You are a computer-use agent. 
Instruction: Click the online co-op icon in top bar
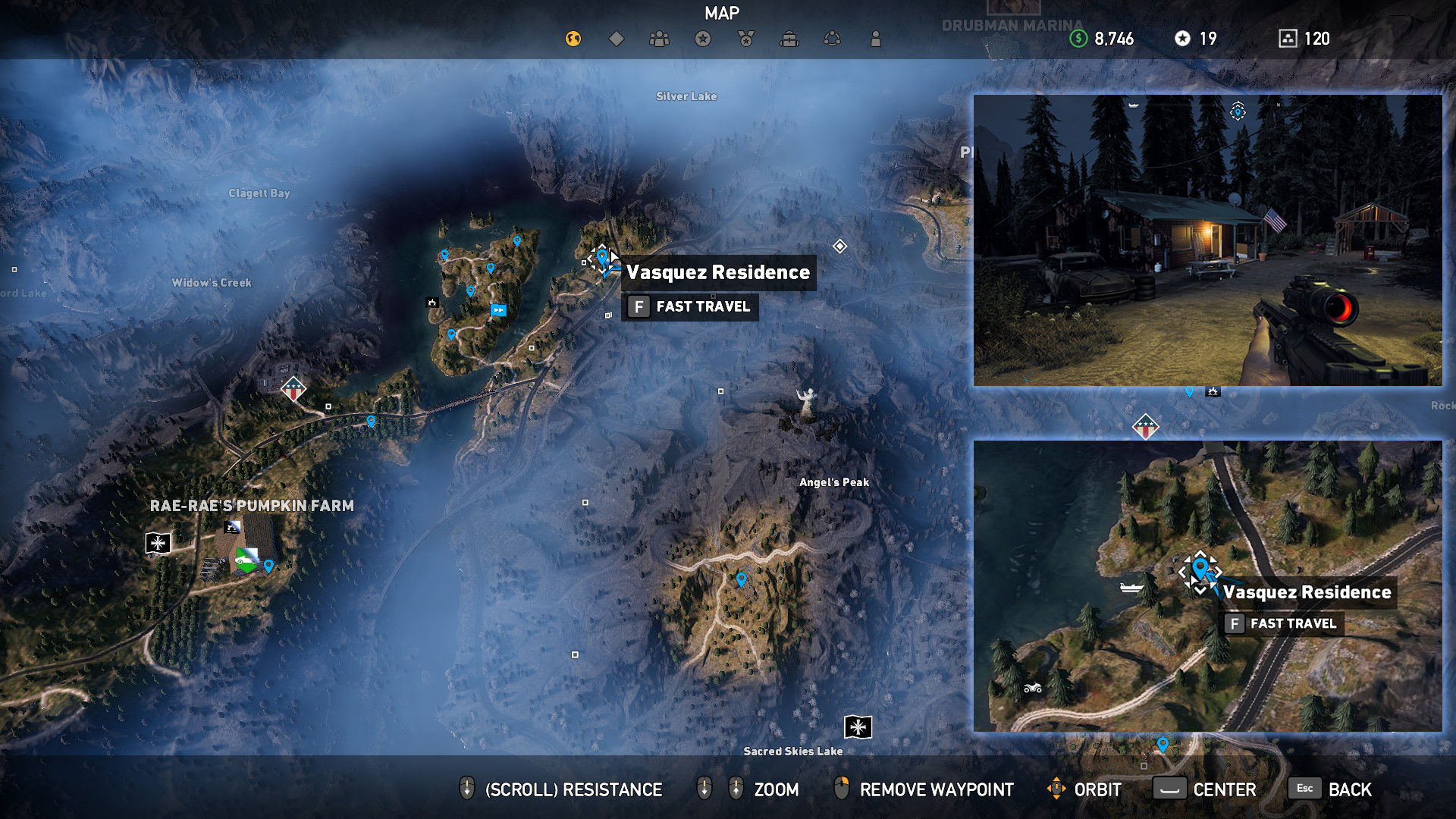click(832, 36)
